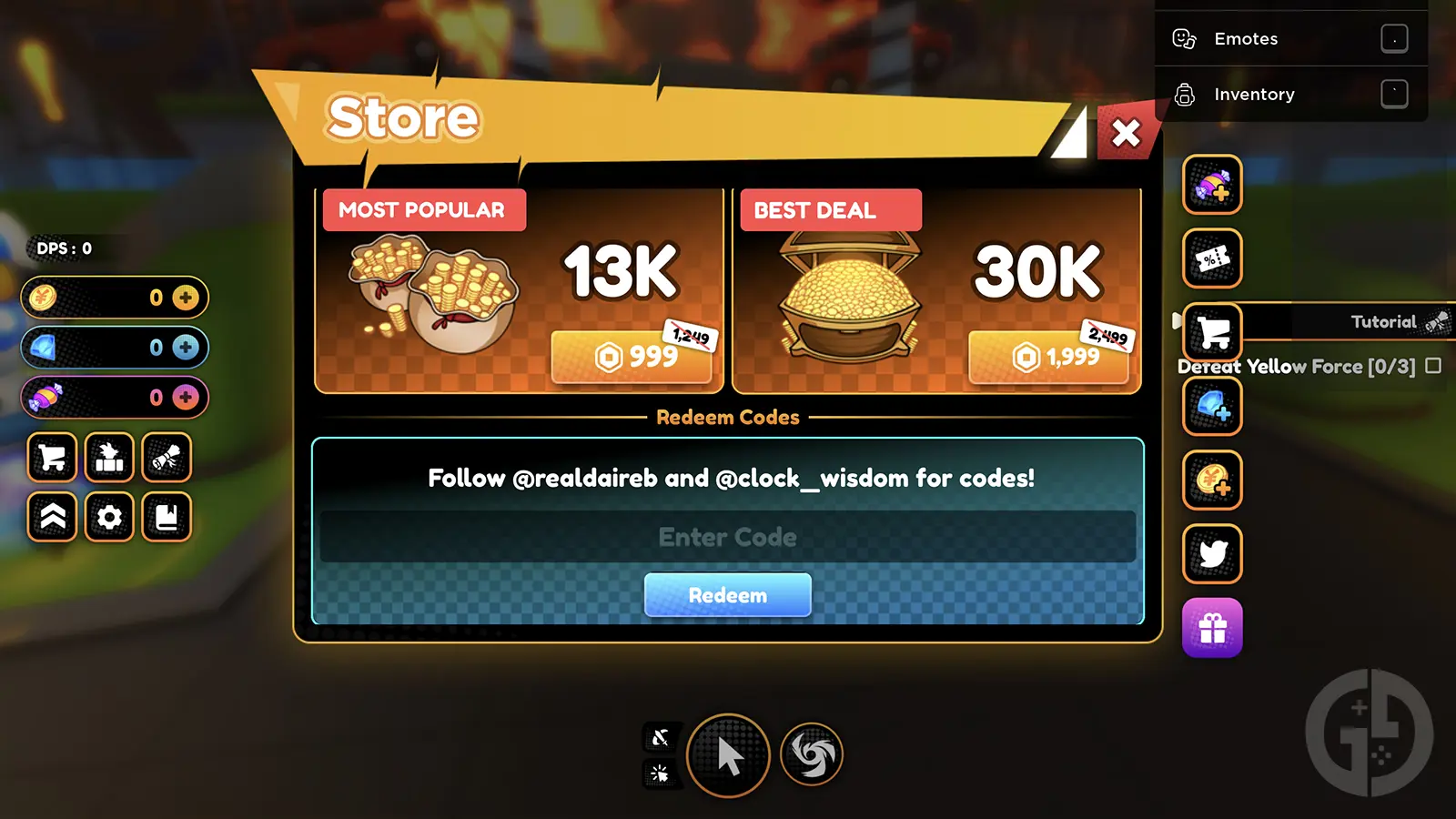Open the discount ticket icon
This screenshot has width=1456, height=819.
(x=1211, y=258)
